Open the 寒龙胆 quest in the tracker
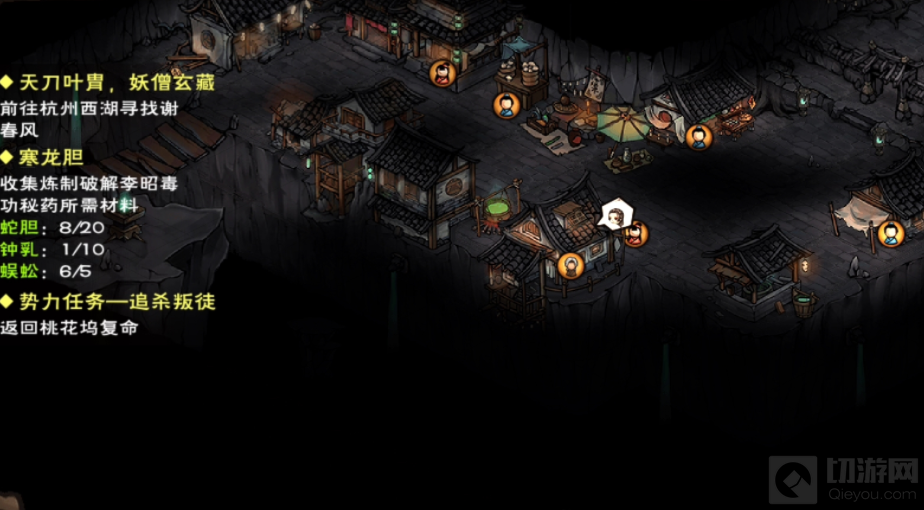Screen dimensions: 924x510 point(47,157)
